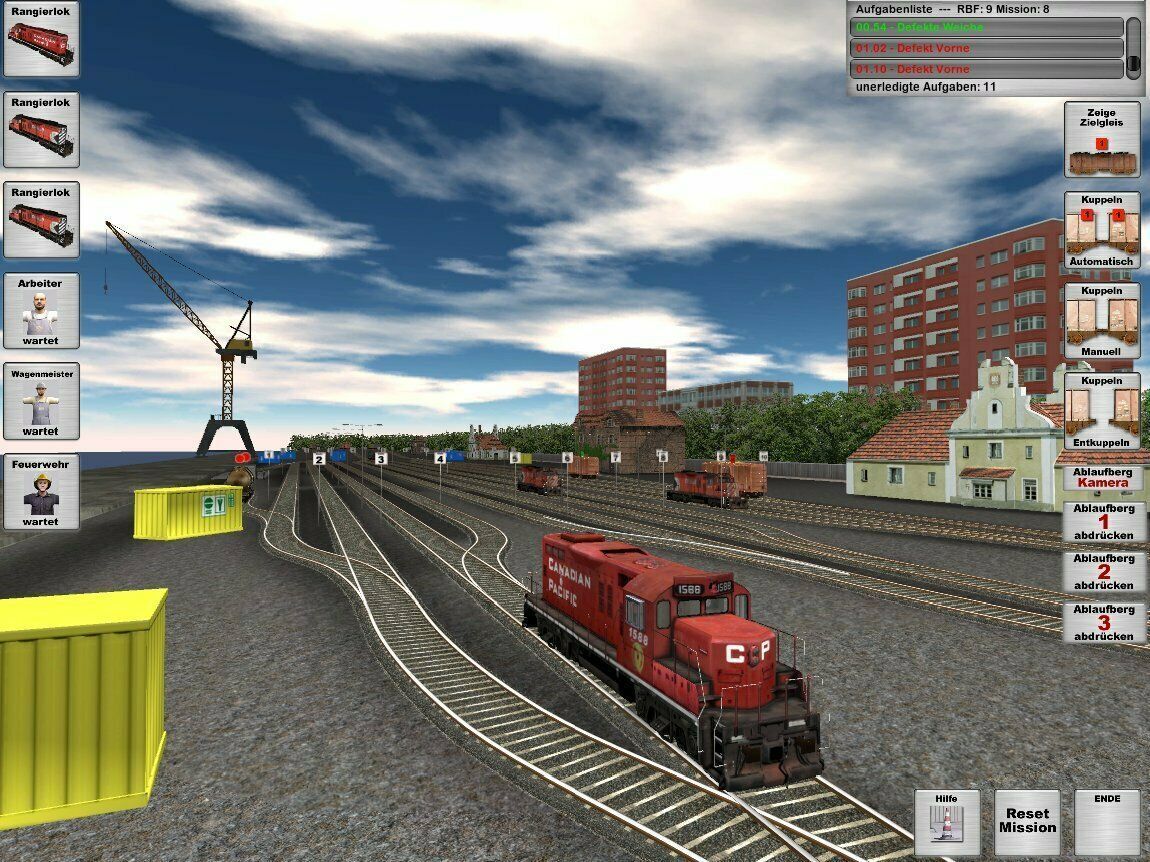Open the Hilfe help button

946,822
